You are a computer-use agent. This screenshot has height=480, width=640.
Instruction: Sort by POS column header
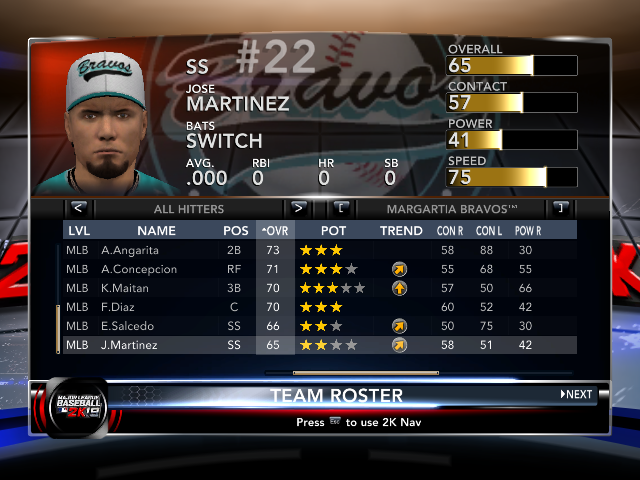(236, 231)
